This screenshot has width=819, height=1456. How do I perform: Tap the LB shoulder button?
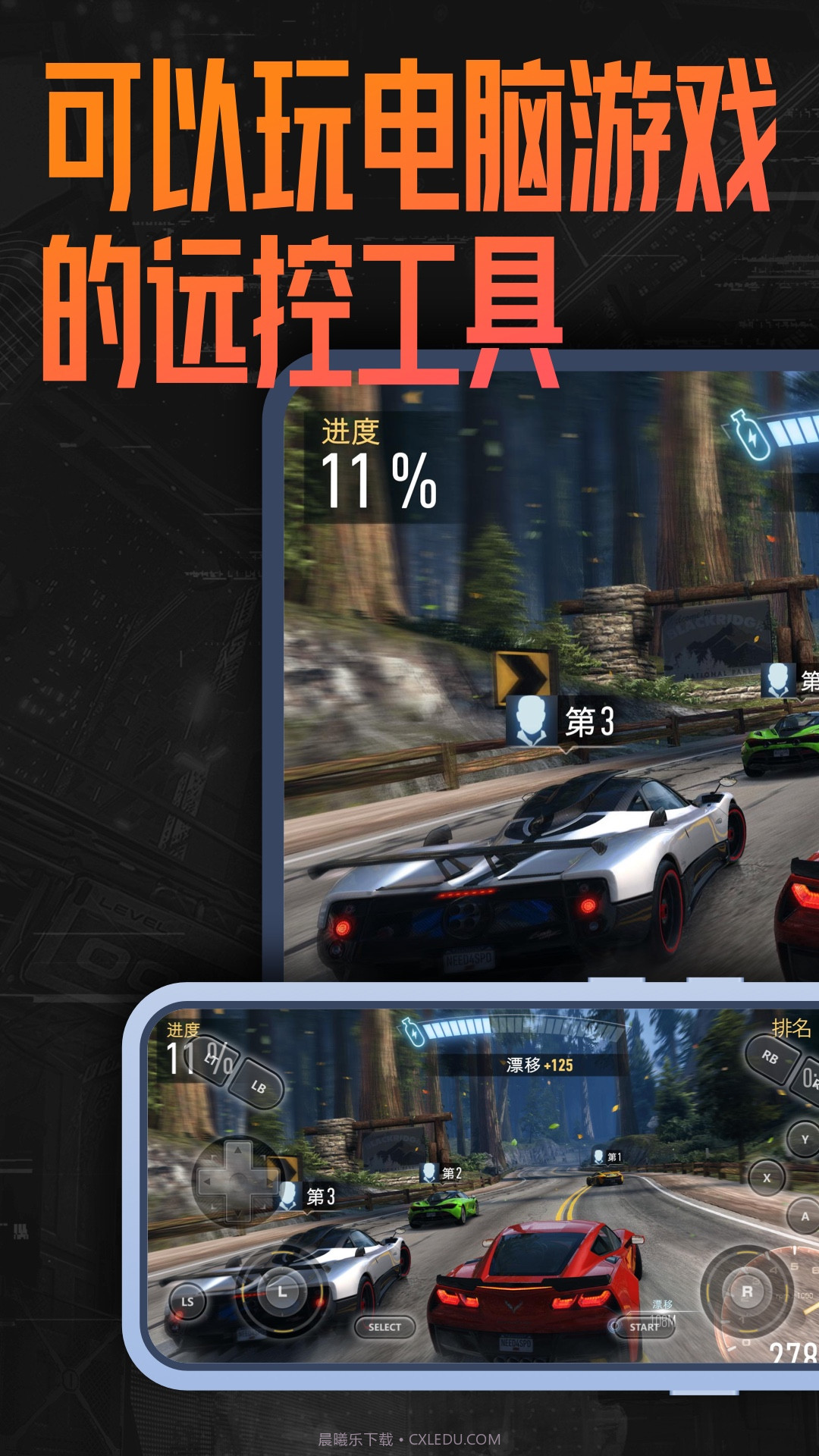tap(257, 1086)
